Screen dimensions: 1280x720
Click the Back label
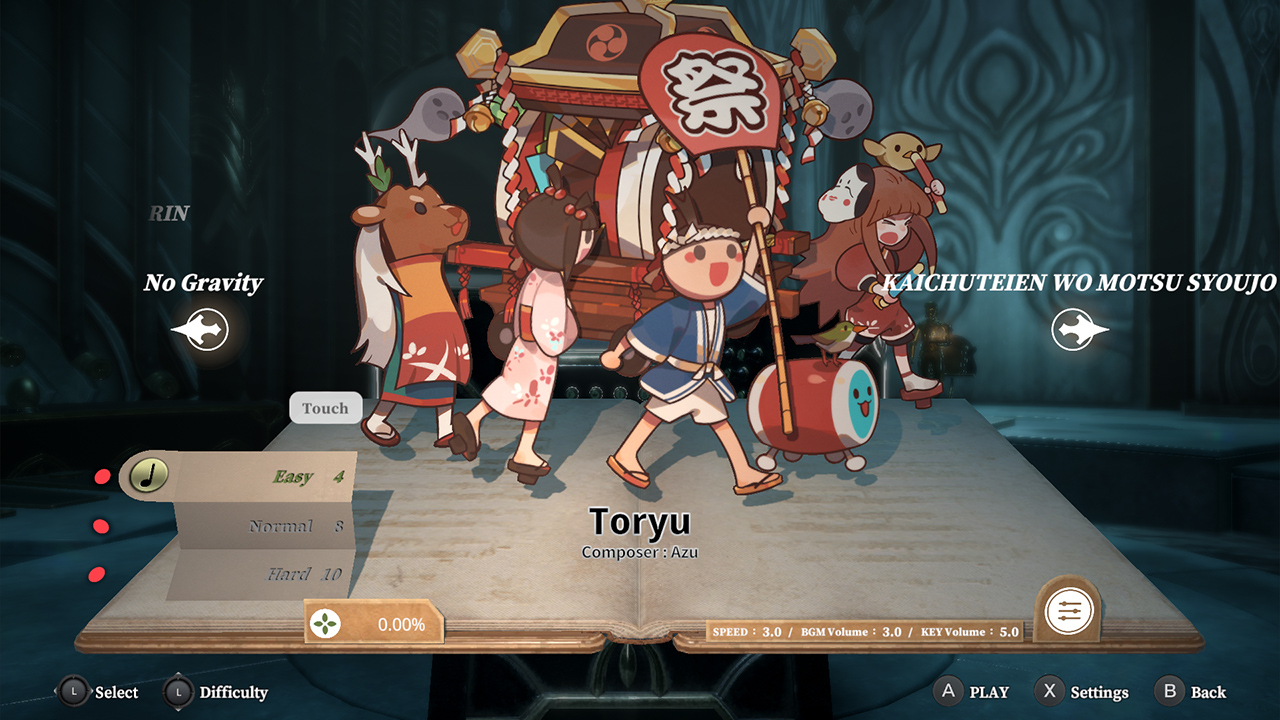coord(1208,691)
